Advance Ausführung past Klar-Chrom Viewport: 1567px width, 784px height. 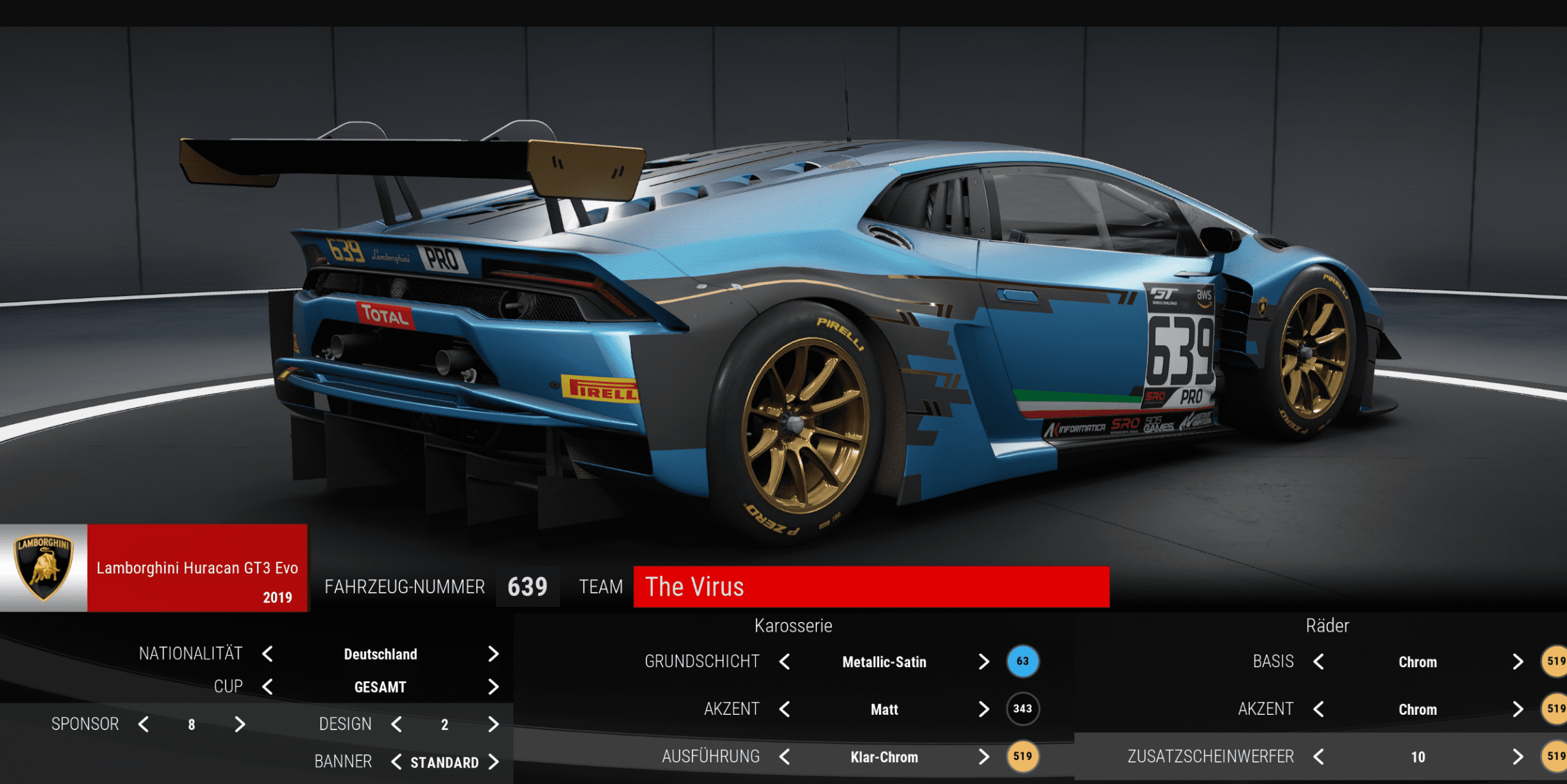point(983,757)
